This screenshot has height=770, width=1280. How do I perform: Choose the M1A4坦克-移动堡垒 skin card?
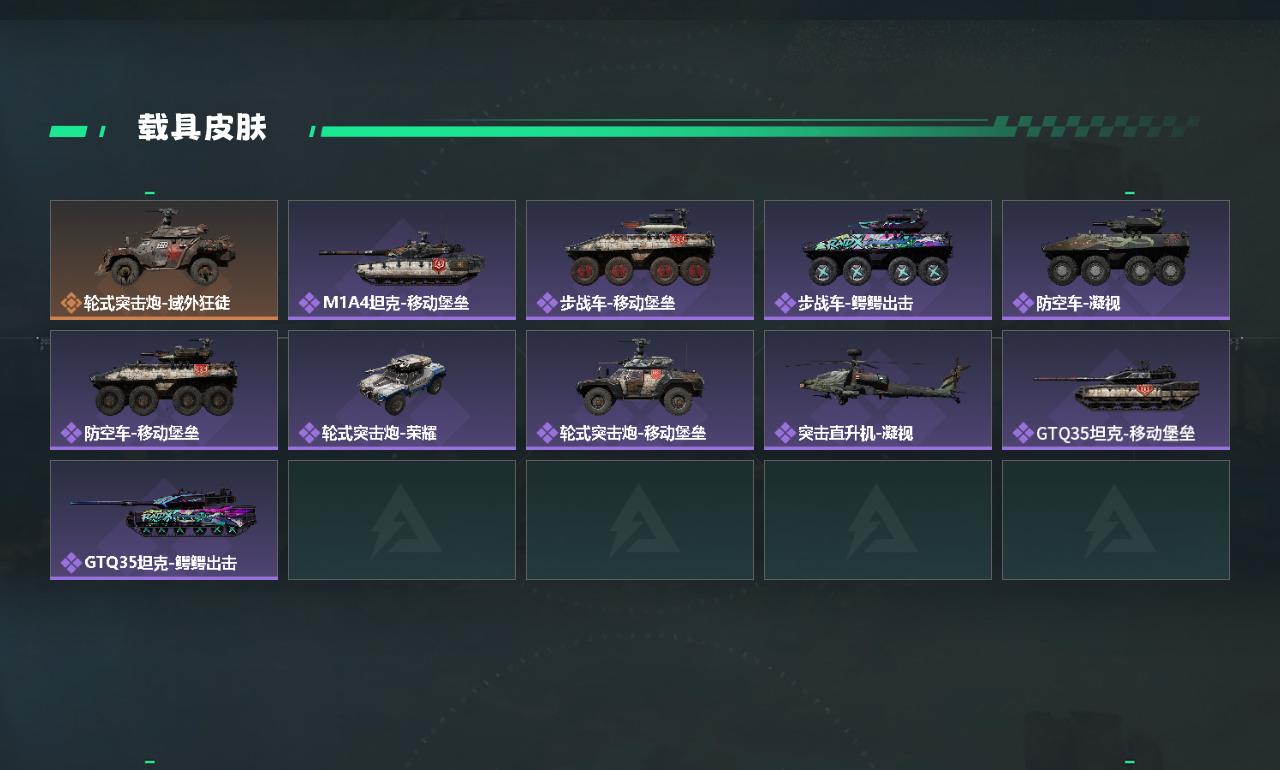pos(402,259)
